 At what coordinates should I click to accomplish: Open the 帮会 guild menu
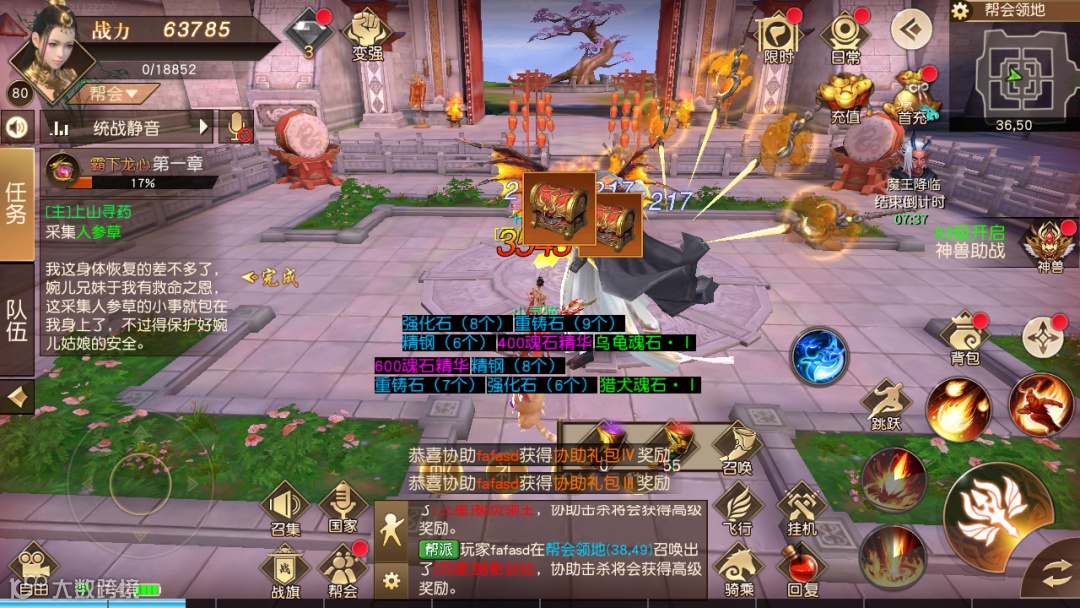(343, 570)
